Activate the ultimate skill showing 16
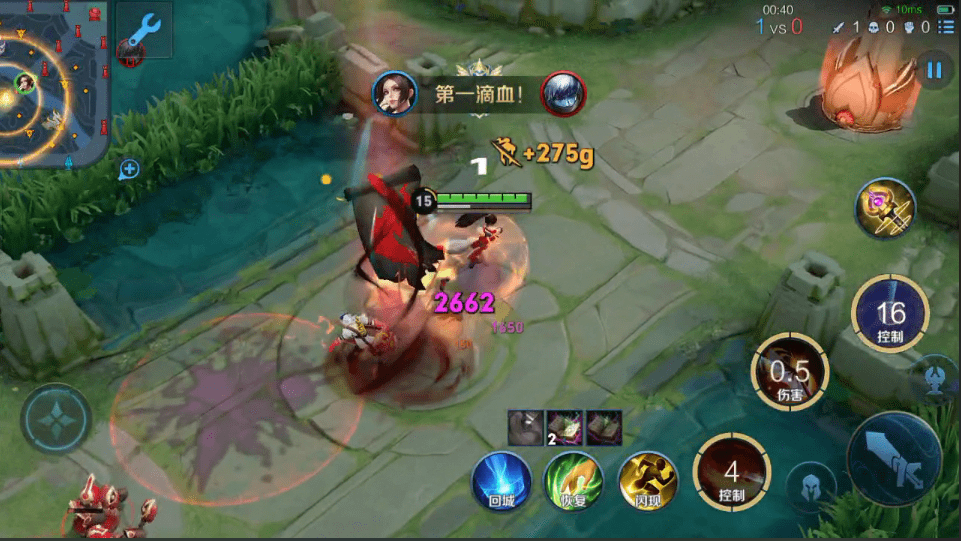Viewport: 961px width, 541px height. click(890, 315)
